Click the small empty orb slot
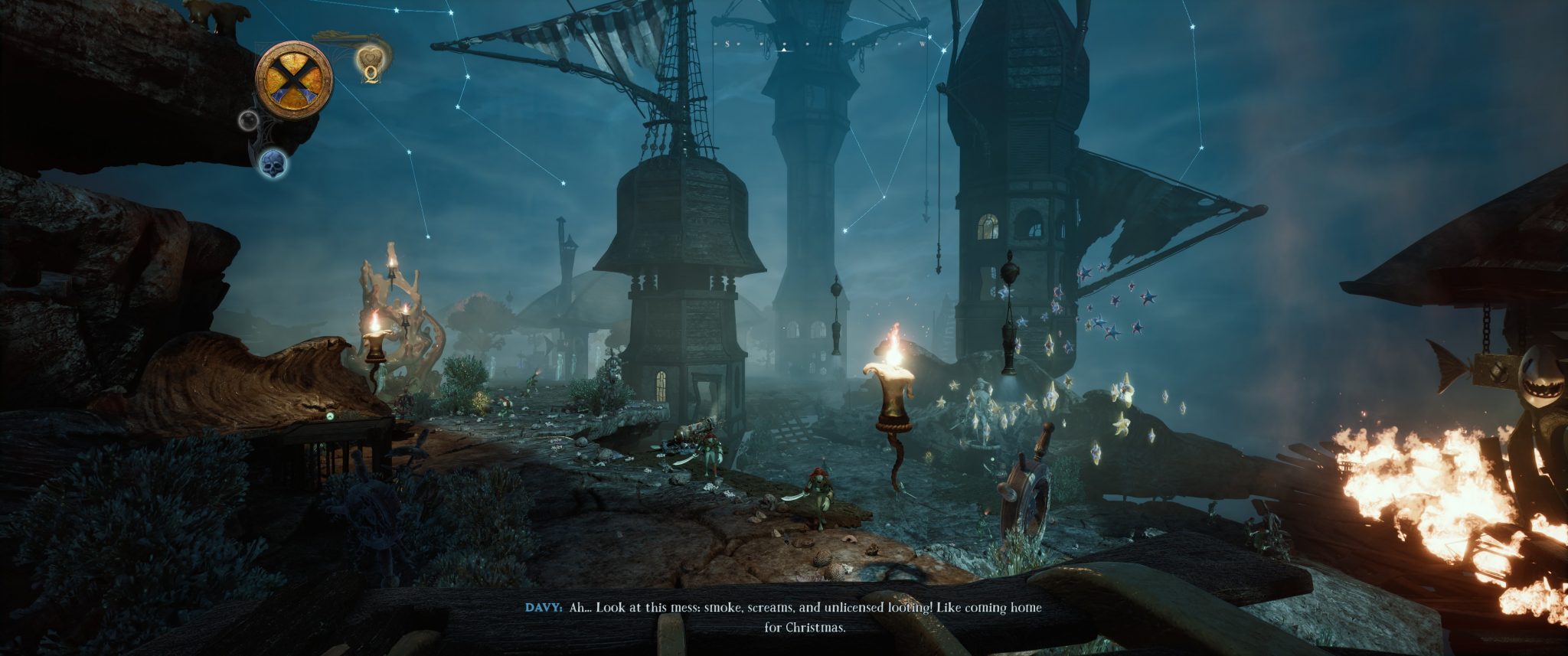The image size is (1568, 656). point(249,120)
